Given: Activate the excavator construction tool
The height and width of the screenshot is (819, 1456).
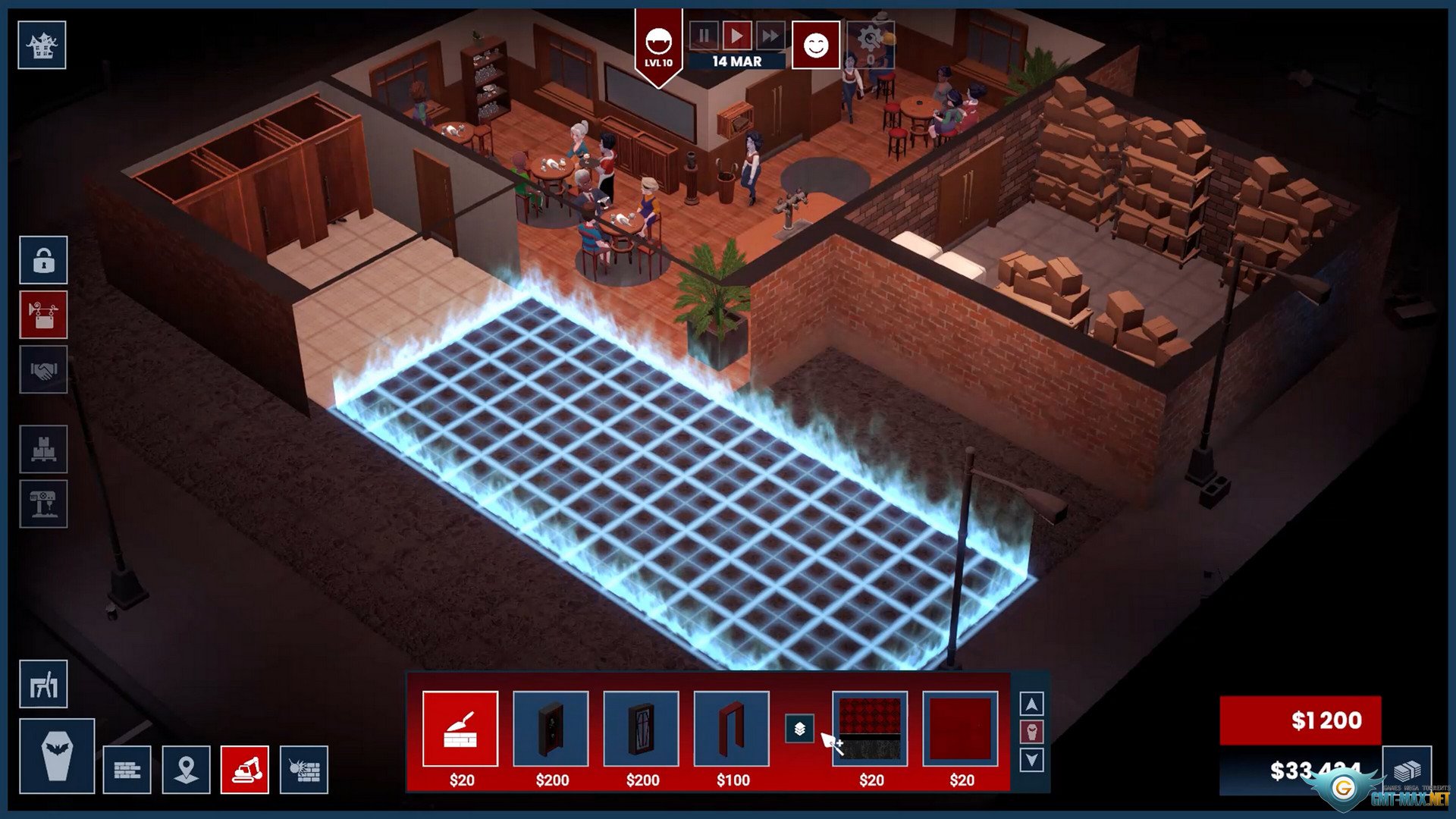Looking at the screenshot, I should [245, 770].
